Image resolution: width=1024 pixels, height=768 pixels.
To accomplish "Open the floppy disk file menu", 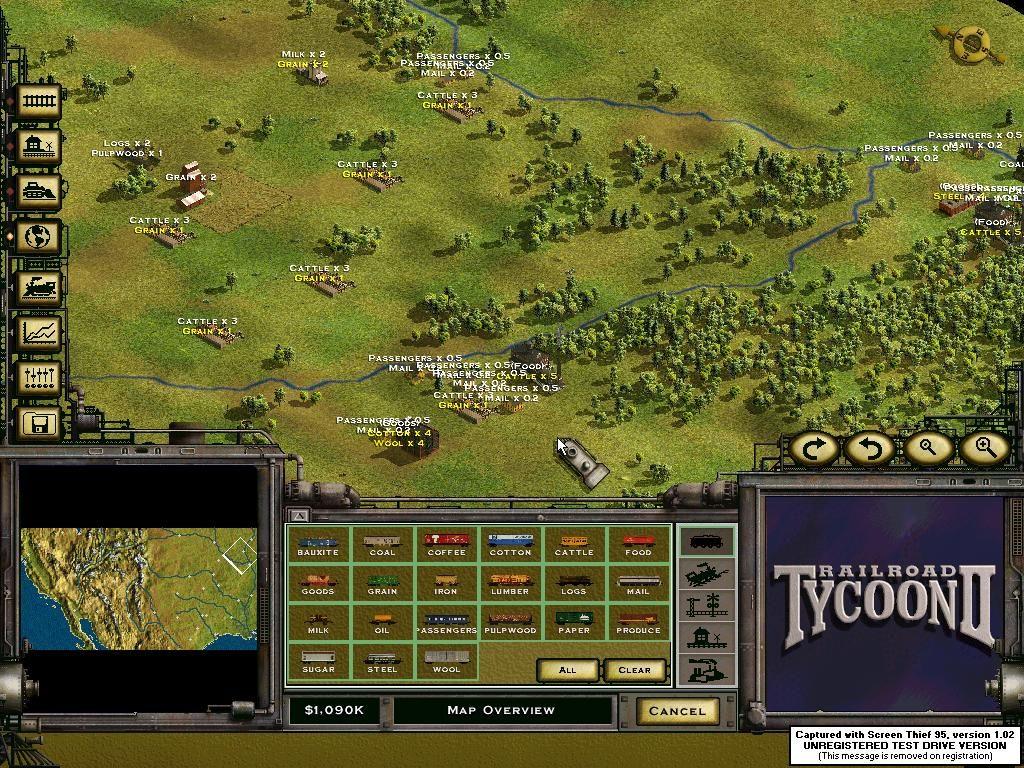I will [37, 424].
